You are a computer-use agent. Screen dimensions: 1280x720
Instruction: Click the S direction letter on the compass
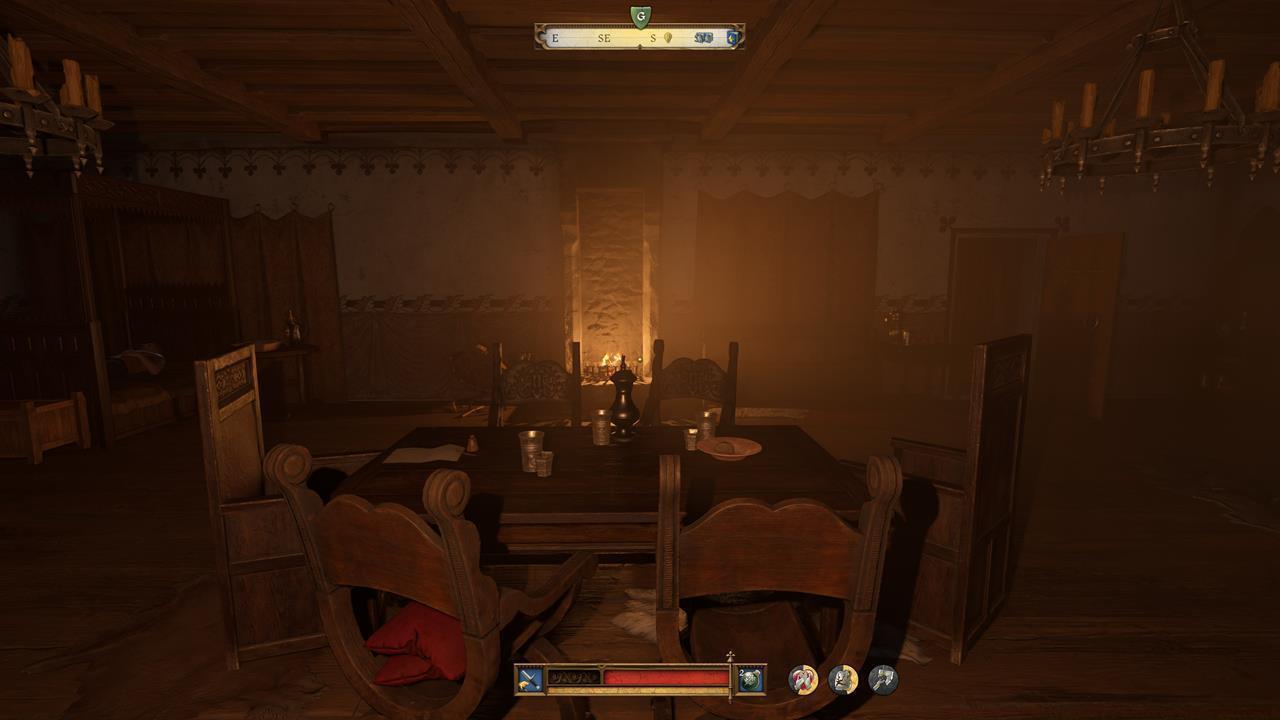click(x=651, y=37)
